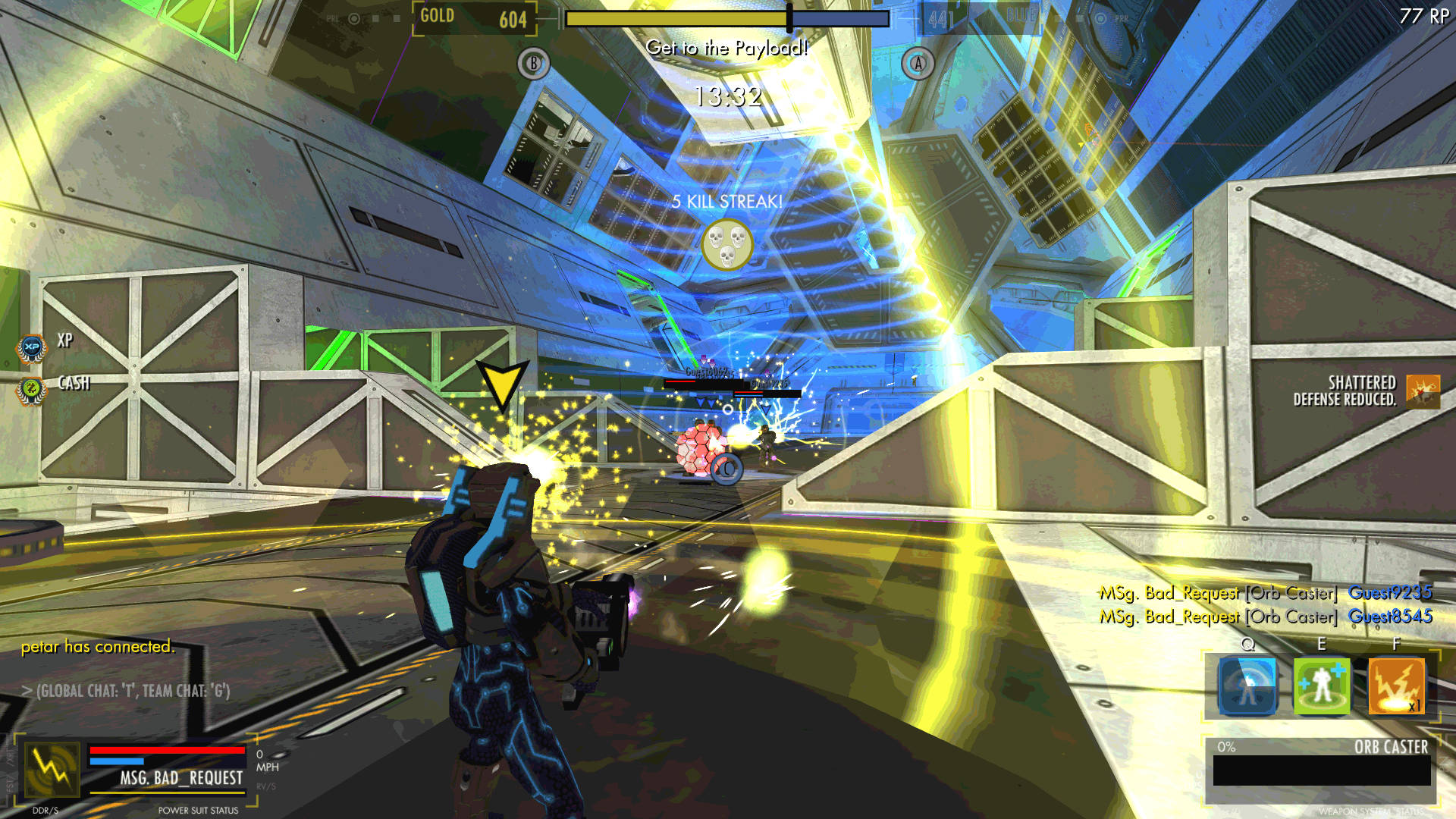Image resolution: width=1456 pixels, height=819 pixels.
Task: Select objective marker B near the gold score
Action: pyautogui.click(x=535, y=62)
